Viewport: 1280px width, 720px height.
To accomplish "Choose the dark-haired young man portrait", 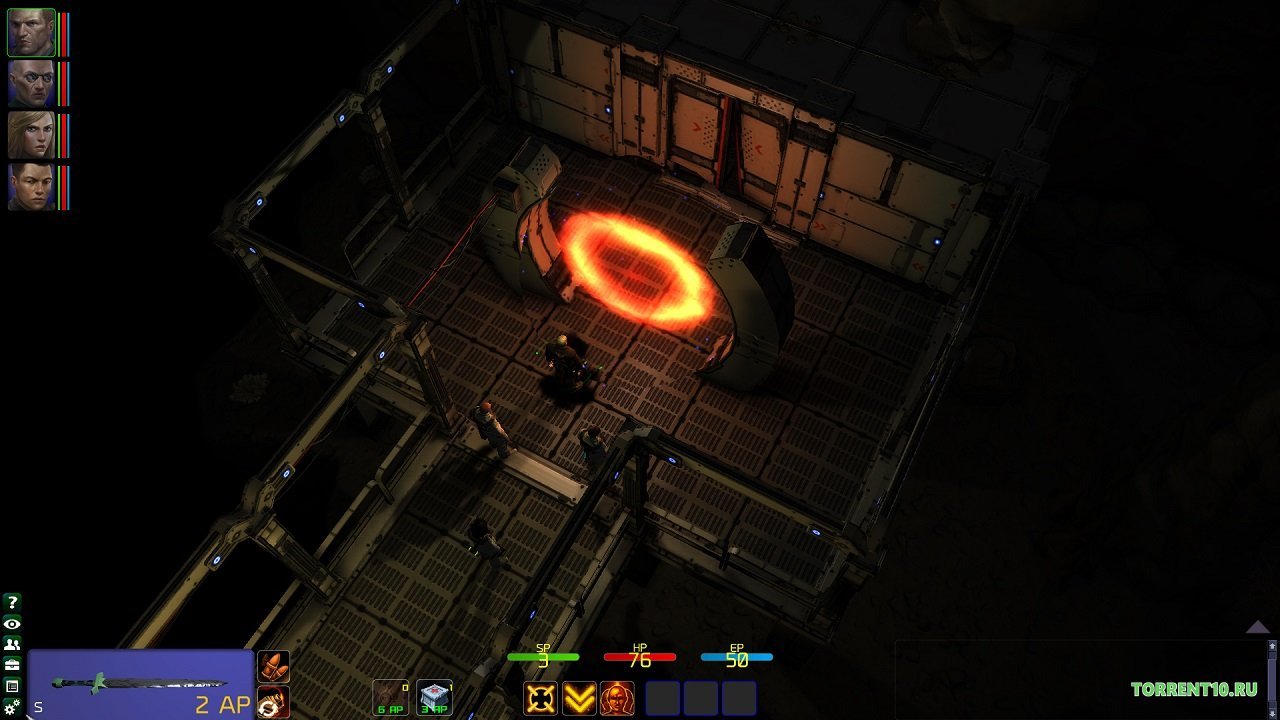I will (x=31, y=186).
